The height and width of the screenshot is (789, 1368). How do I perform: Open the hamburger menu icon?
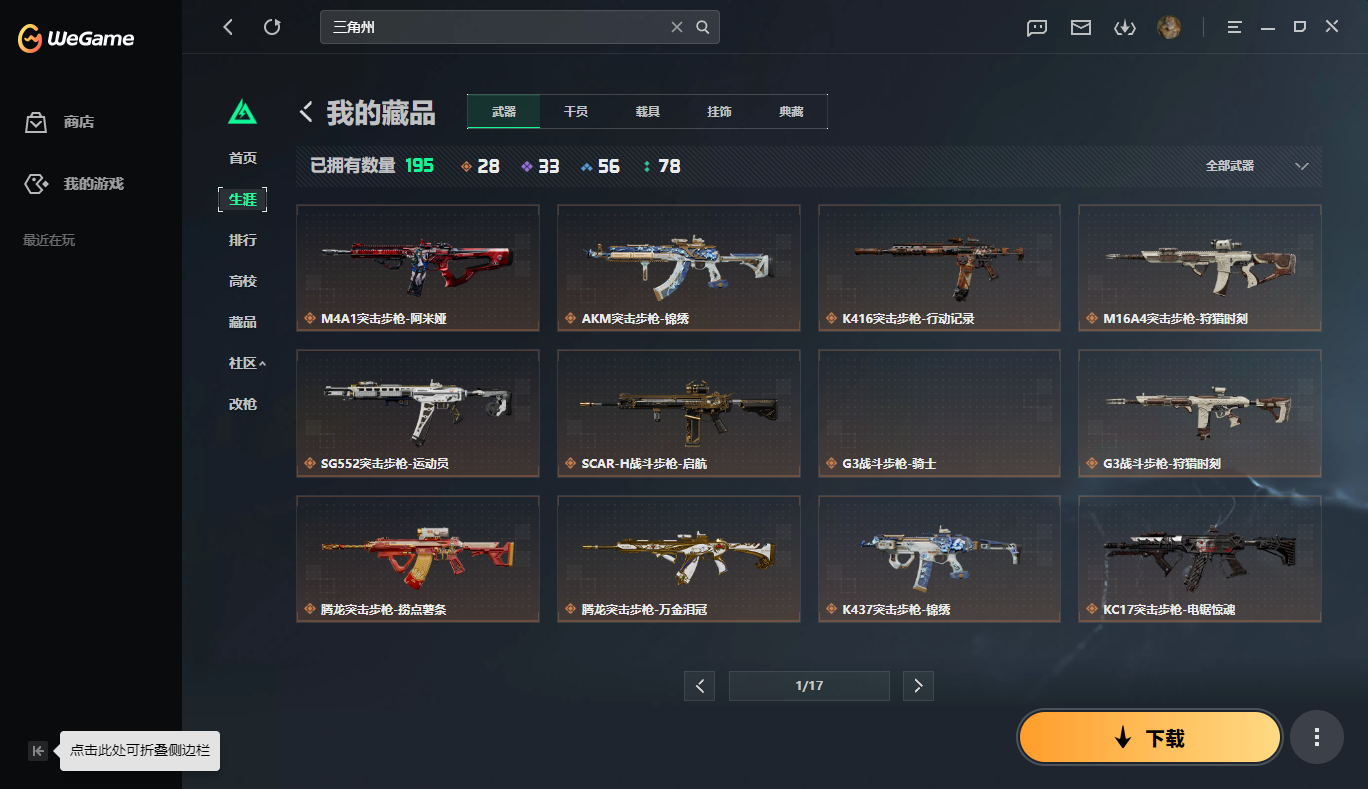tap(1234, 27)
